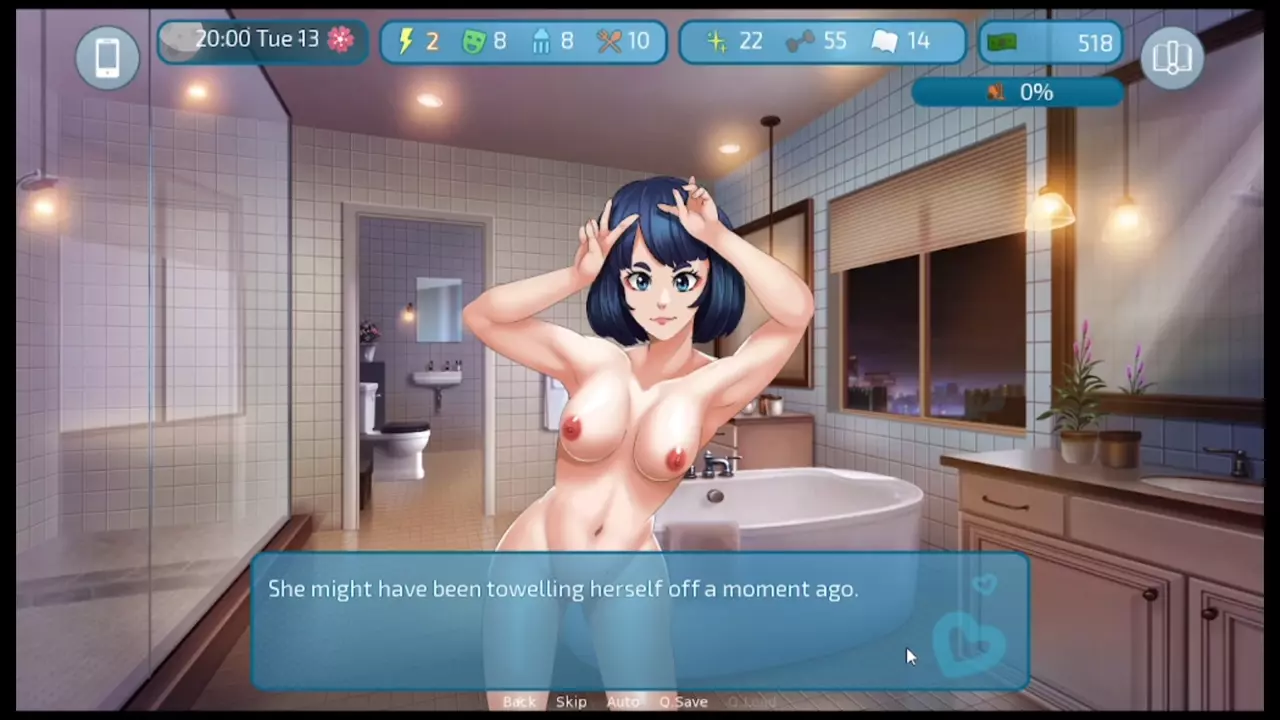Skip the dialogue with the Skip button

[571, 702]
